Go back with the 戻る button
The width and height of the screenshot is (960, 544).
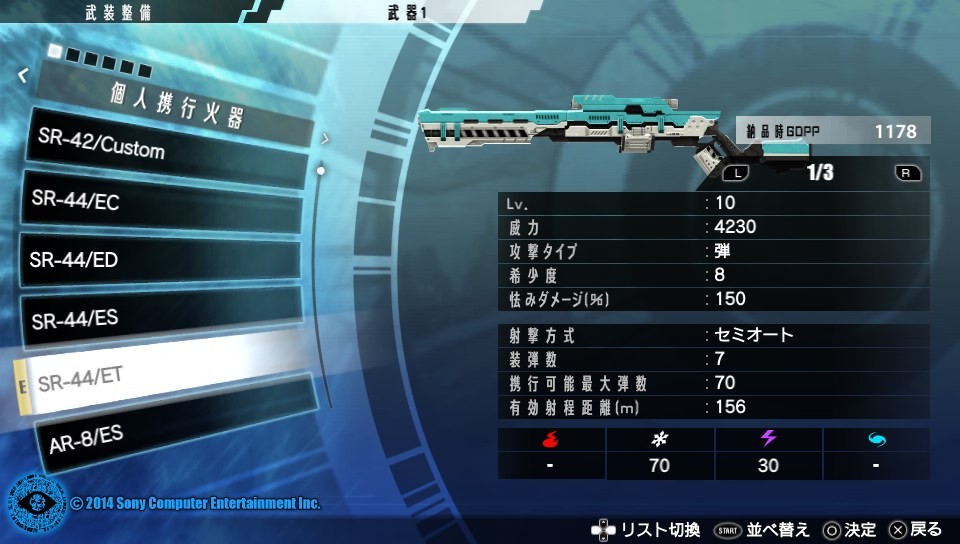tap(915, 529)
